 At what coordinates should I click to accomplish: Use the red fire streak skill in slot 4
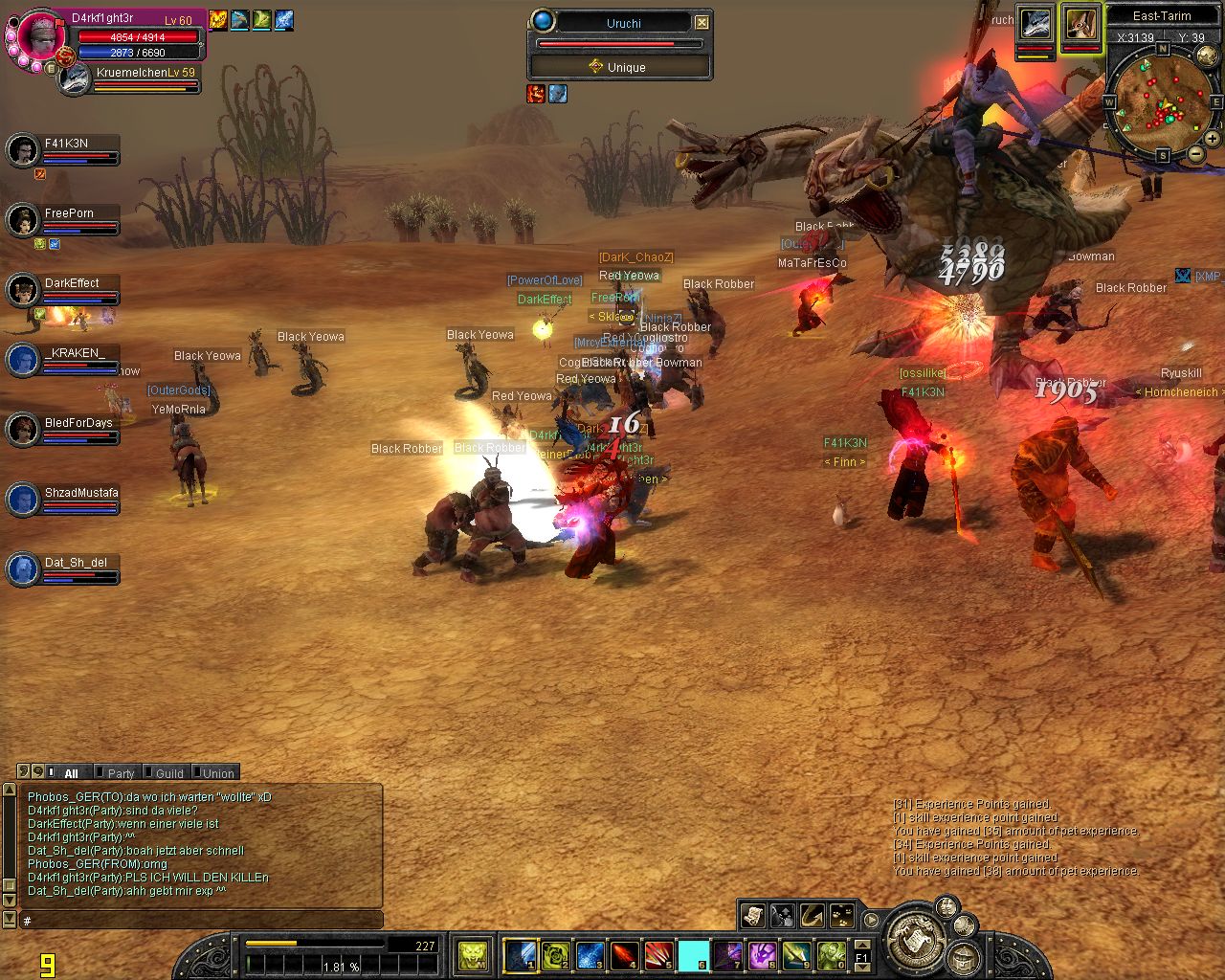click(624, 954)
